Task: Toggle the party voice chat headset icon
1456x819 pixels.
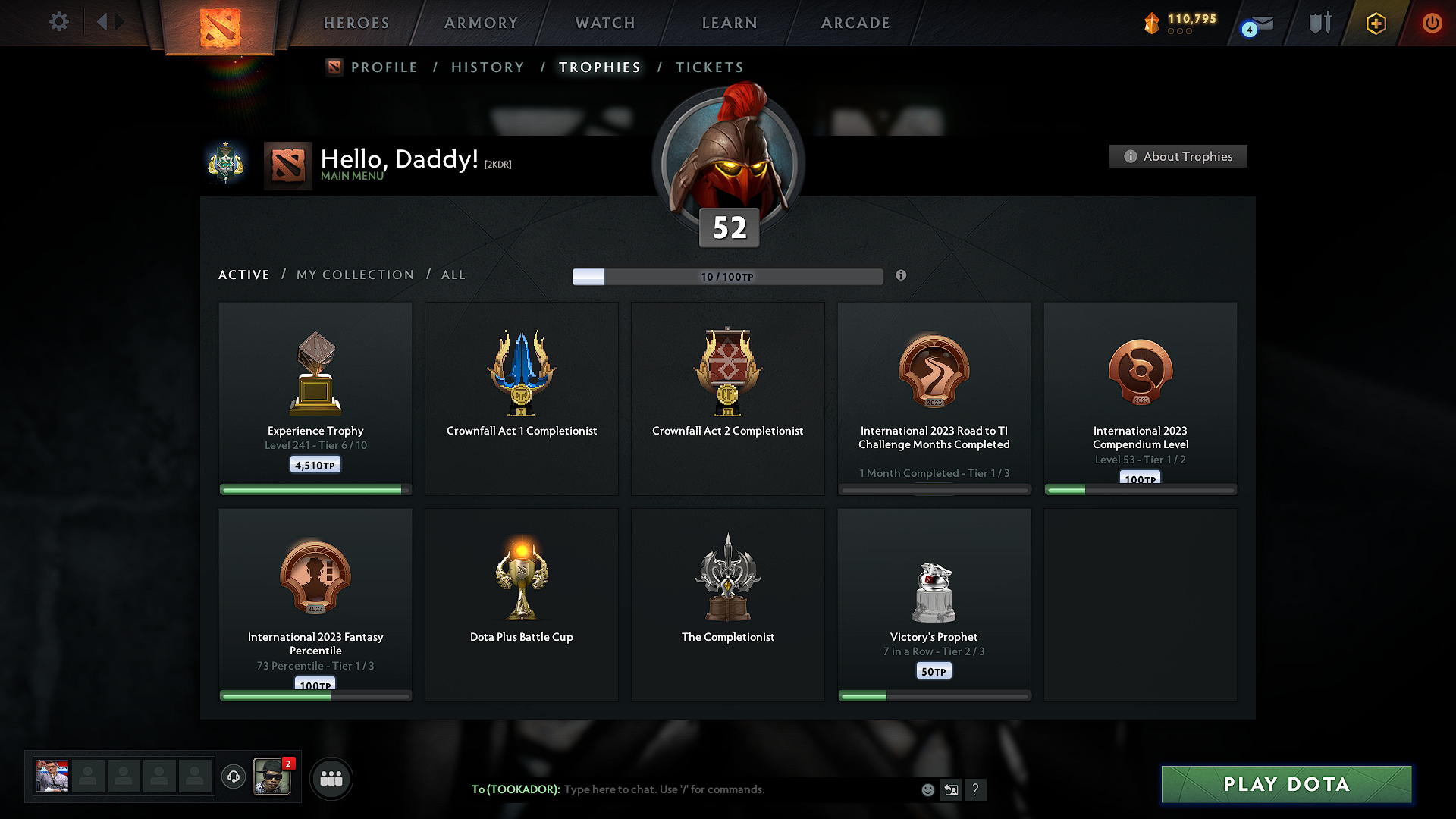Action: [234, 777]
